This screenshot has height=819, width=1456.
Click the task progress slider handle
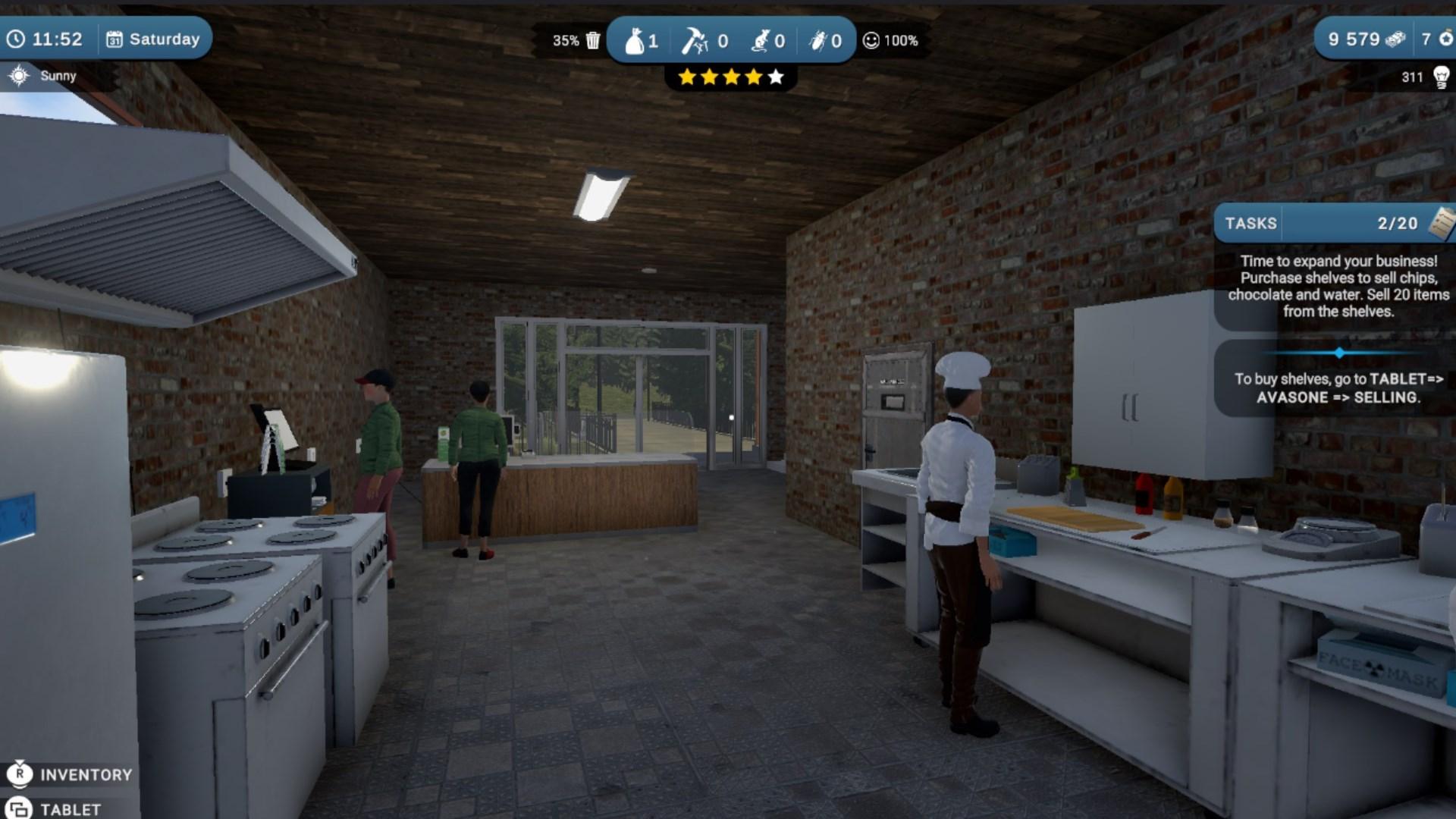point(1339,352)
